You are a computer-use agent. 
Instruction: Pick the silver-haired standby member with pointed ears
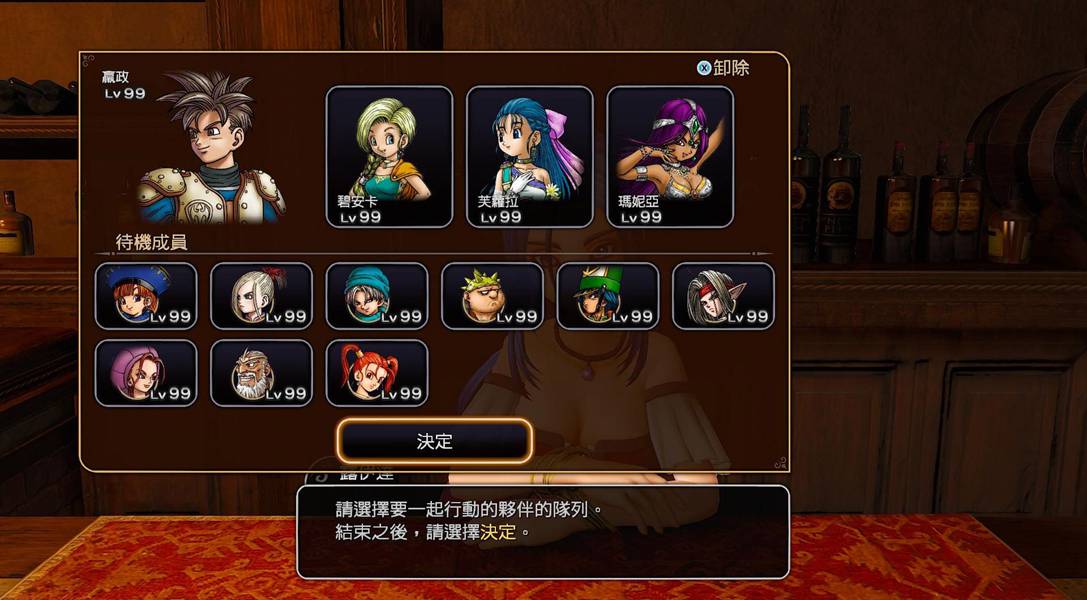point(723,296)
